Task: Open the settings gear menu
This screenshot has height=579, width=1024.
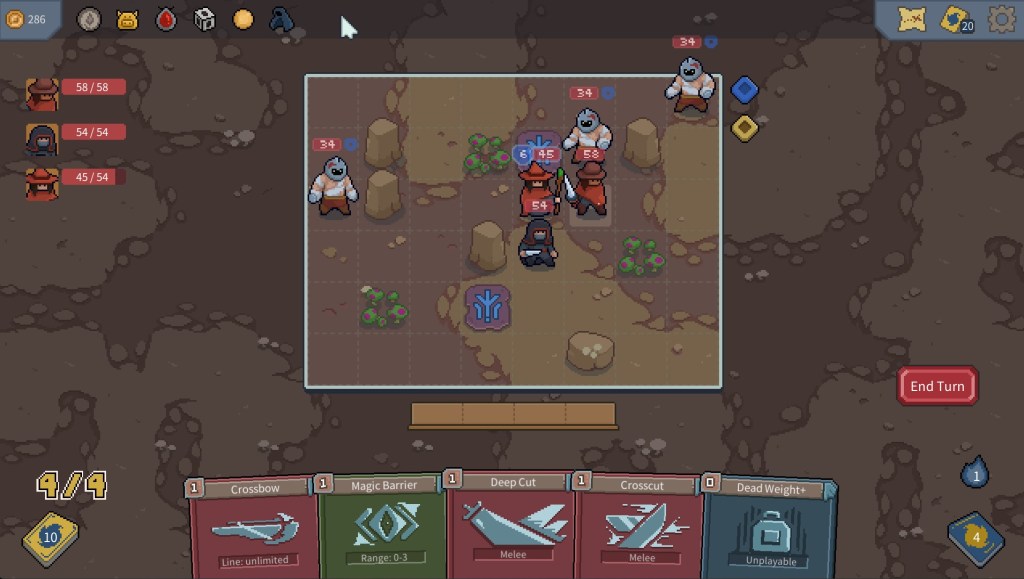Action: [x=1001, y=19]
